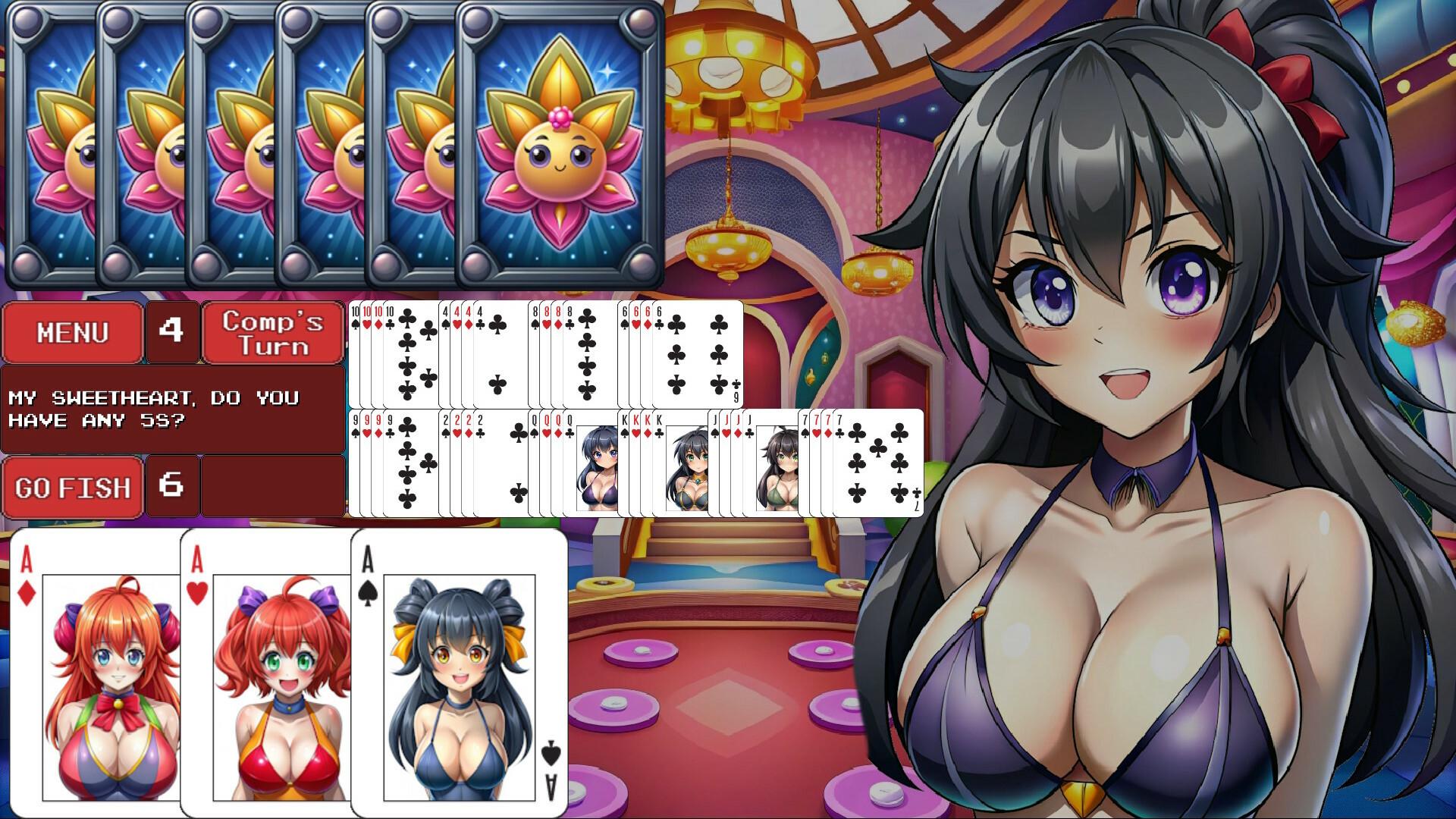Select the Ace of Hearts card
The height and width of the screenshot is (819, 1456).
[265, 675]
